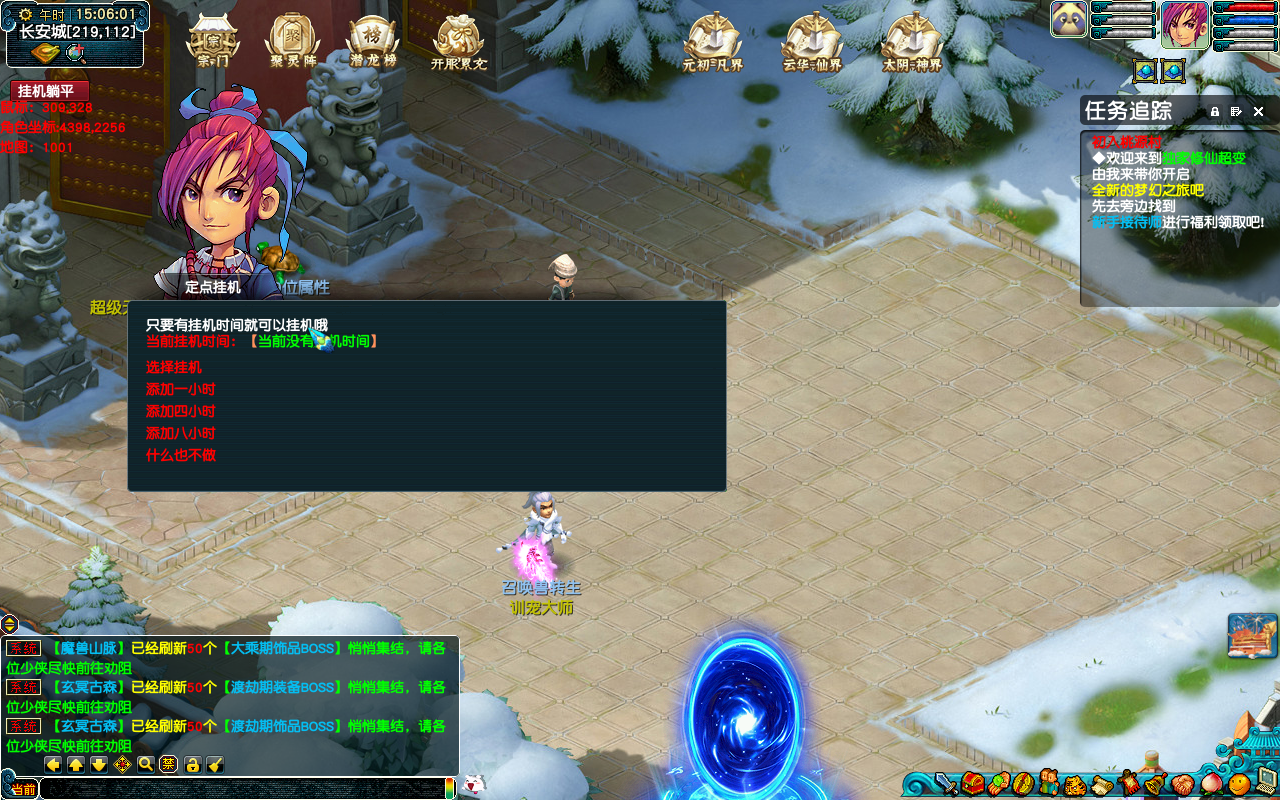Click the panda pet portrait

(1069, 19)
